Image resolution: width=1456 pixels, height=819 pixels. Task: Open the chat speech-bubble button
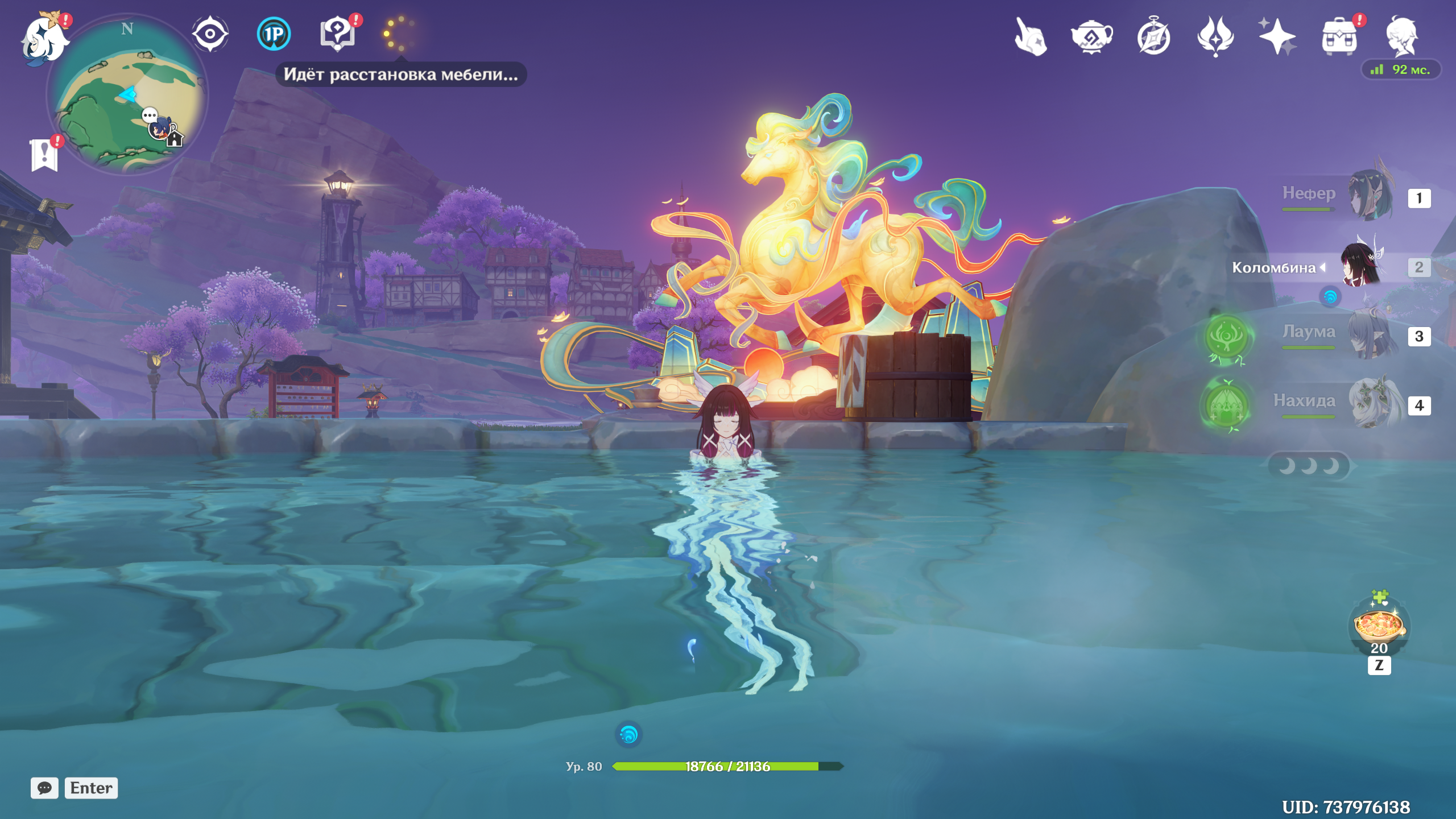[44, 788]
